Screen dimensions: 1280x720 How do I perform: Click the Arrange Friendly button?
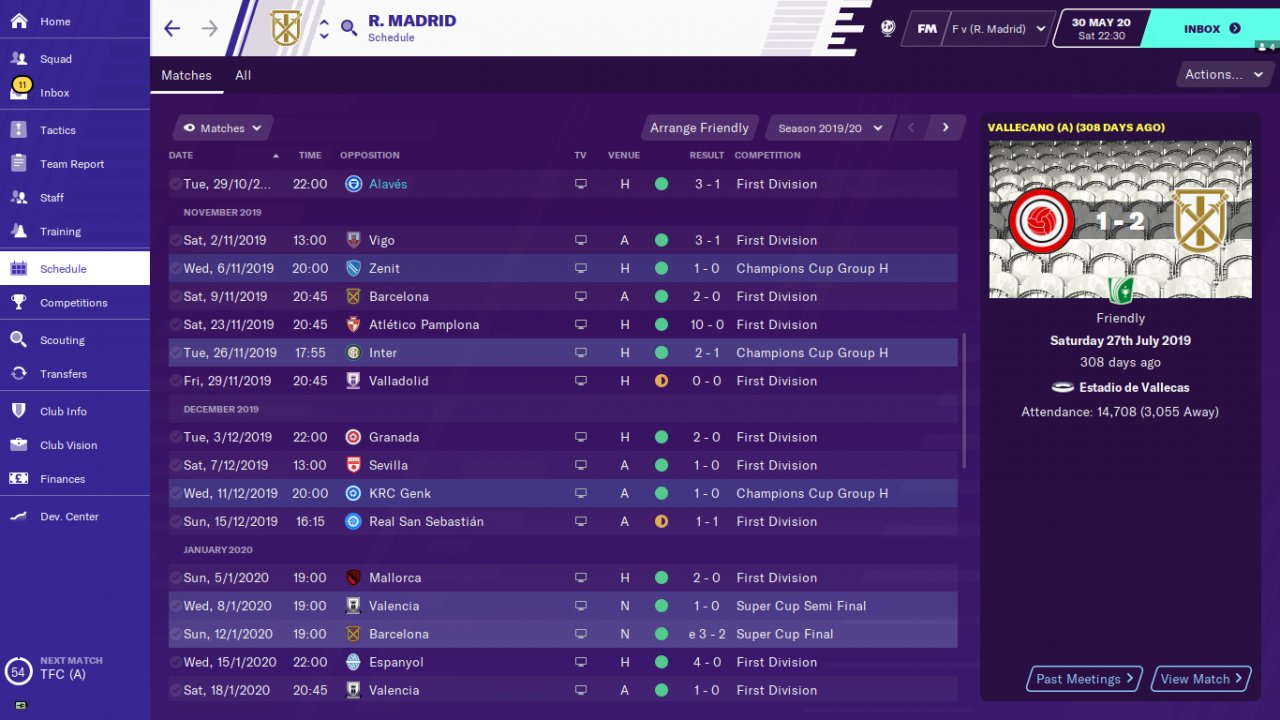click(x=699, y=128)
